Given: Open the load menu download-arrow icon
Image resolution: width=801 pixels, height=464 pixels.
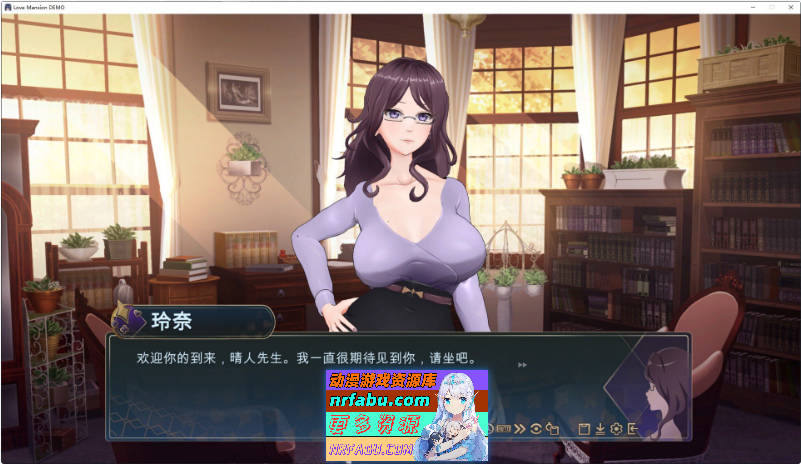Looking at the screenshot, I should point(600,429).
